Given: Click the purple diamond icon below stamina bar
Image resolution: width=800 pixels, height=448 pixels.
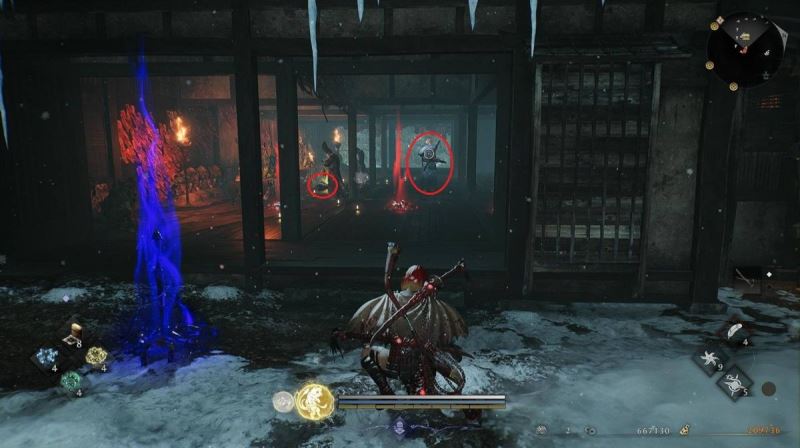Looking at the screenshot, I should pos(398,427).
